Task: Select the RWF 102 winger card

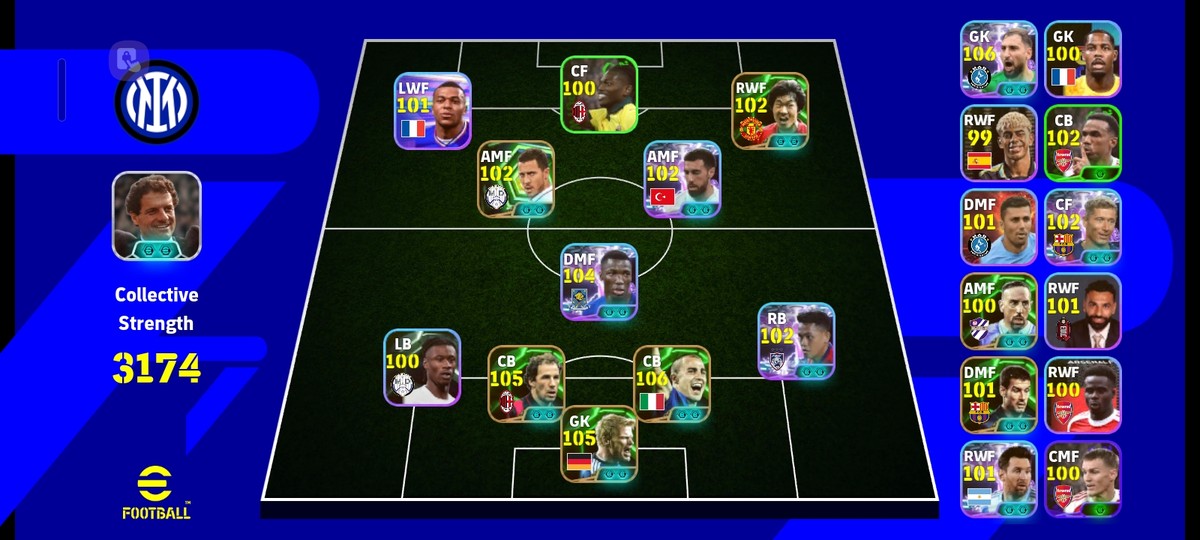Action: click(x=769, y=111)
